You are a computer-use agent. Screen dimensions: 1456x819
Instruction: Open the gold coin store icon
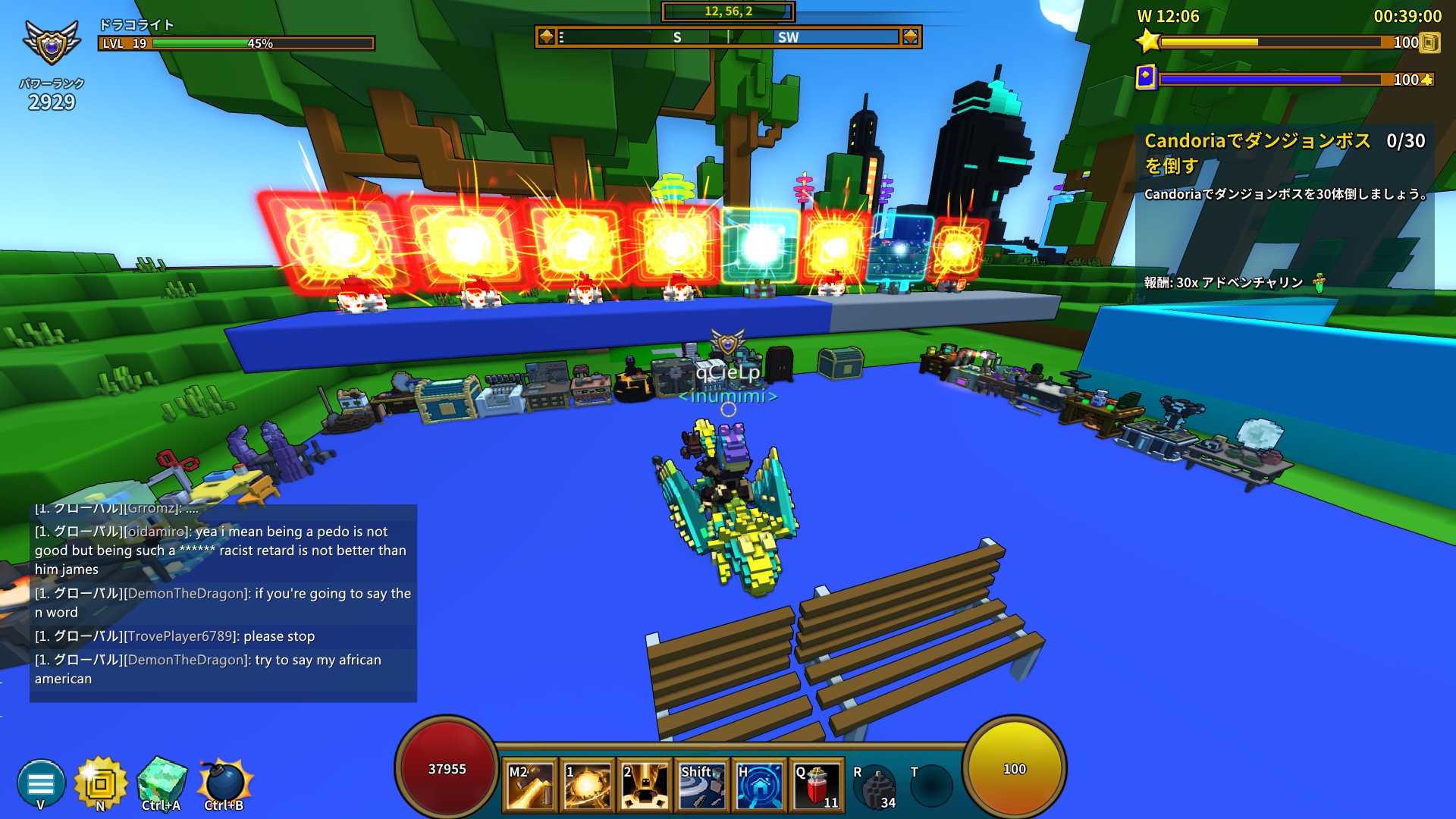click(x=100, y=783)
